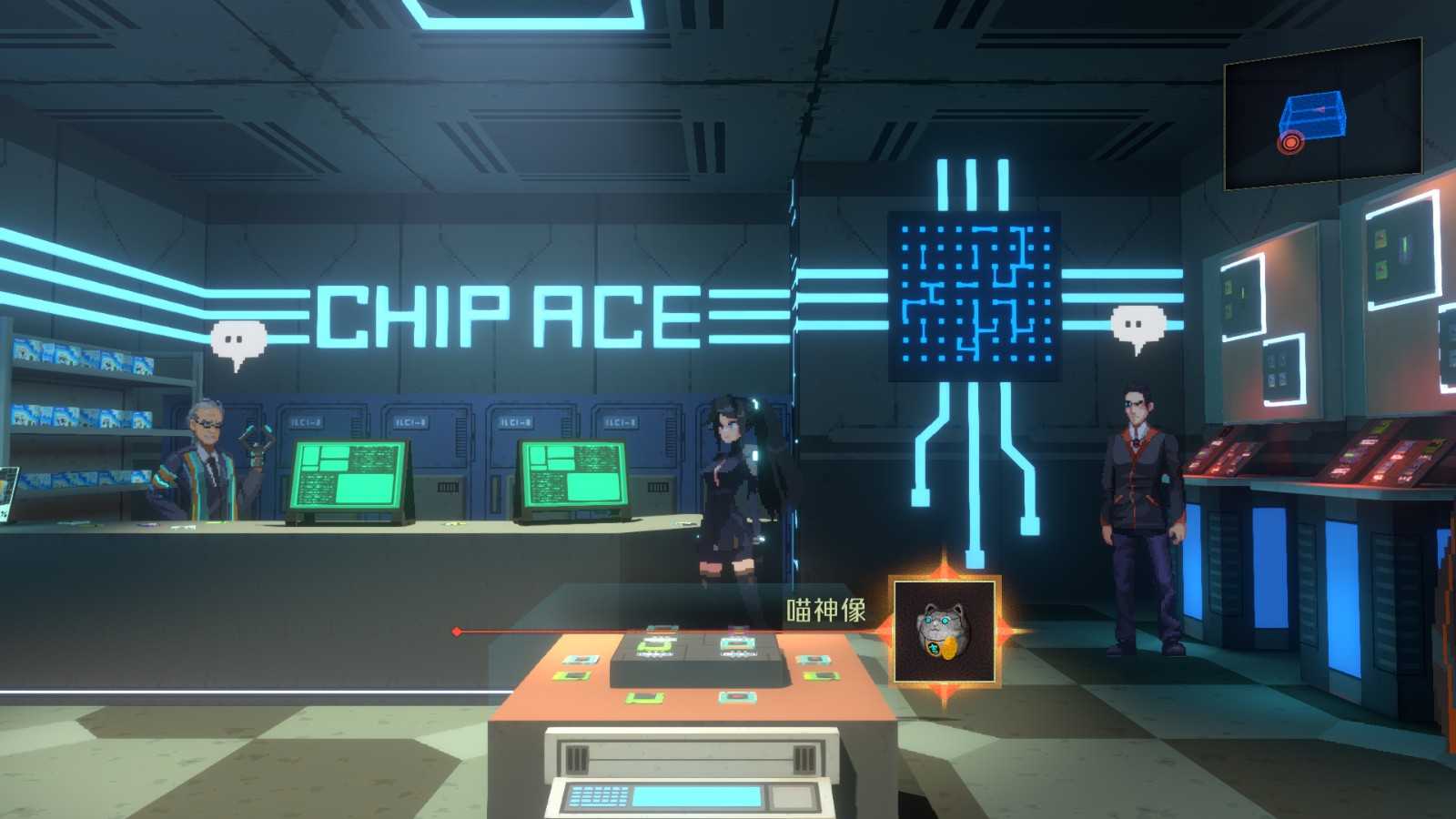
Task: Click the speech bubble above the shopkeeper
Action: point(239,343)
